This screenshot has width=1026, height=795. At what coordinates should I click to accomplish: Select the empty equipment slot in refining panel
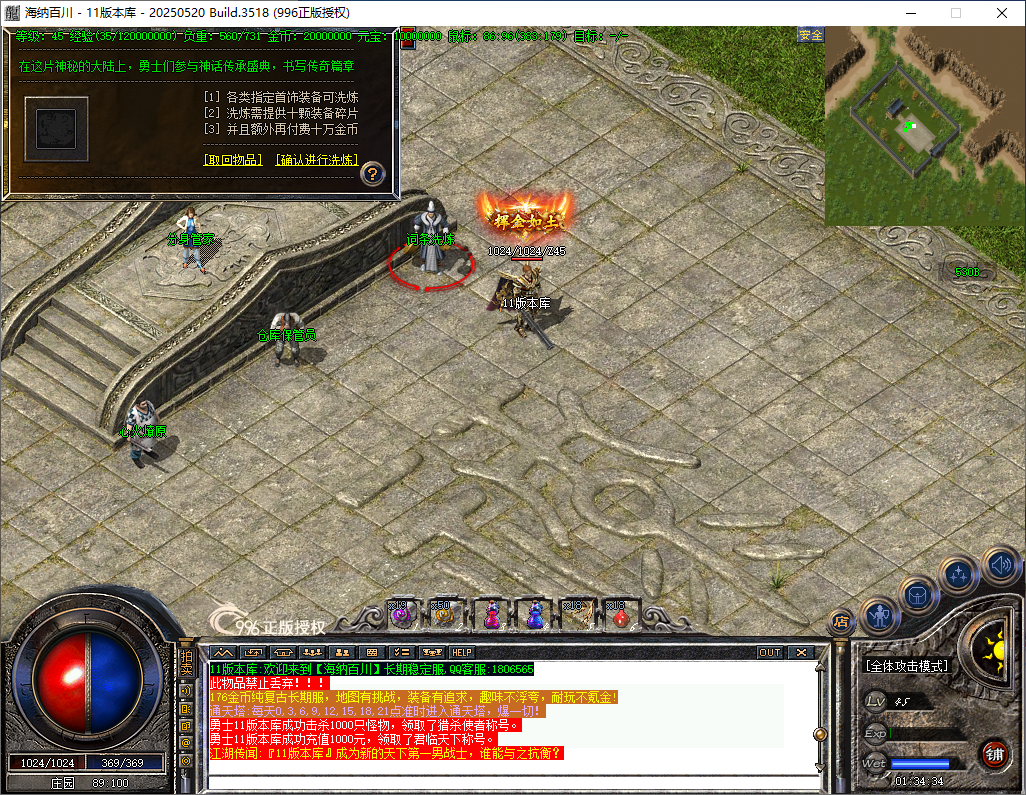point(57,129)
